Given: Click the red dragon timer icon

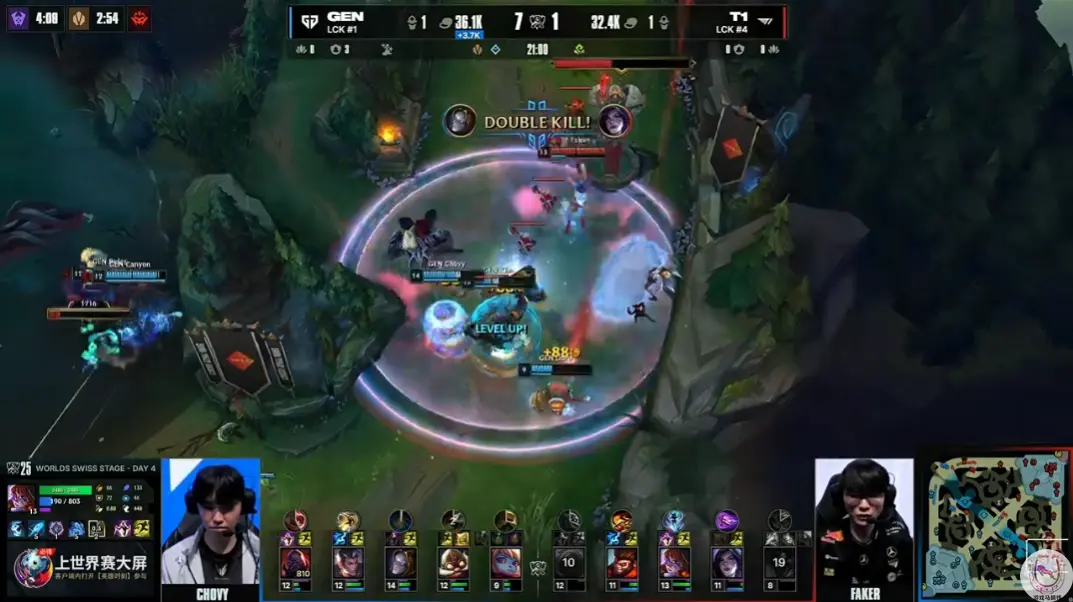Looking at the screenshot, I should pos(139,18).
